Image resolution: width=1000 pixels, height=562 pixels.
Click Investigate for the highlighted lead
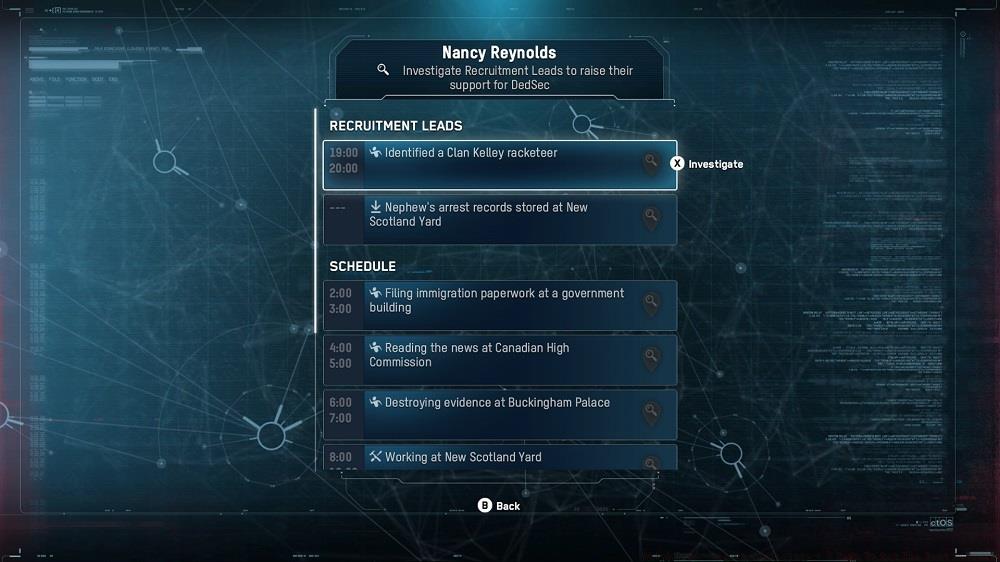click(x=707, y=164)
